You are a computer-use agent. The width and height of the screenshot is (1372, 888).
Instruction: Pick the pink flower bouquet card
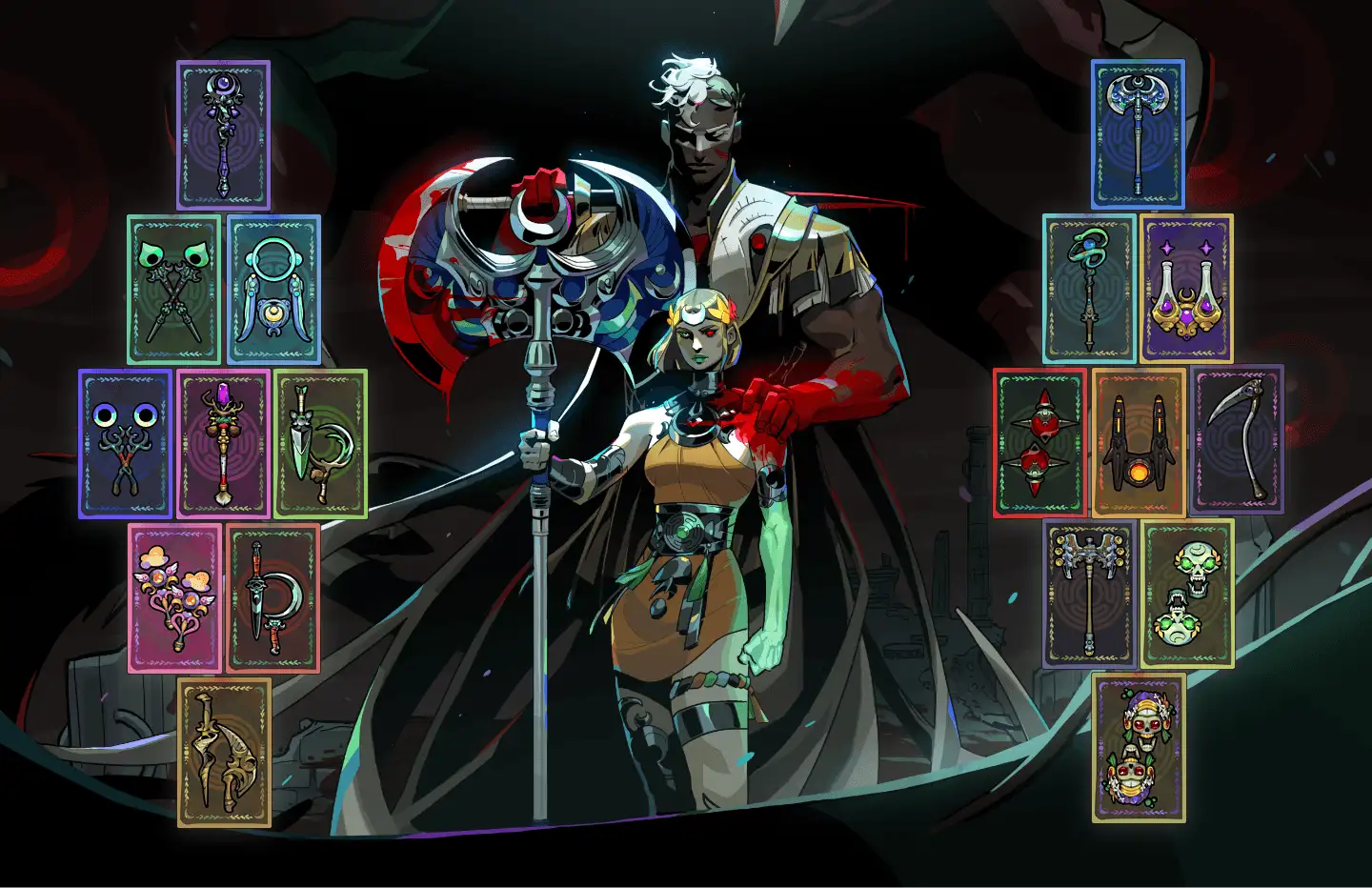pos(175,598)
